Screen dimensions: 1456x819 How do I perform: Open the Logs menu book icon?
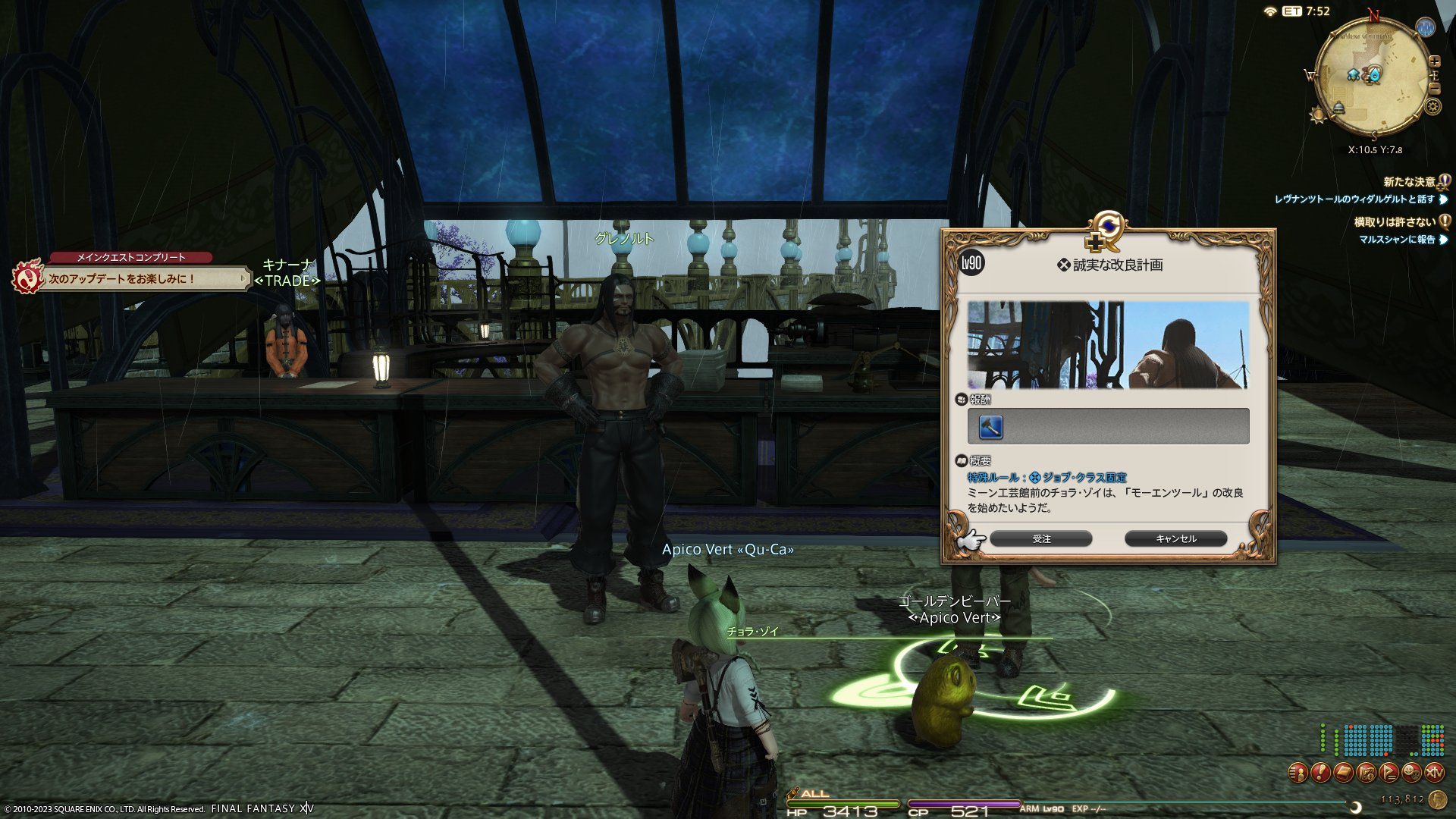(x=1343, y=773)
